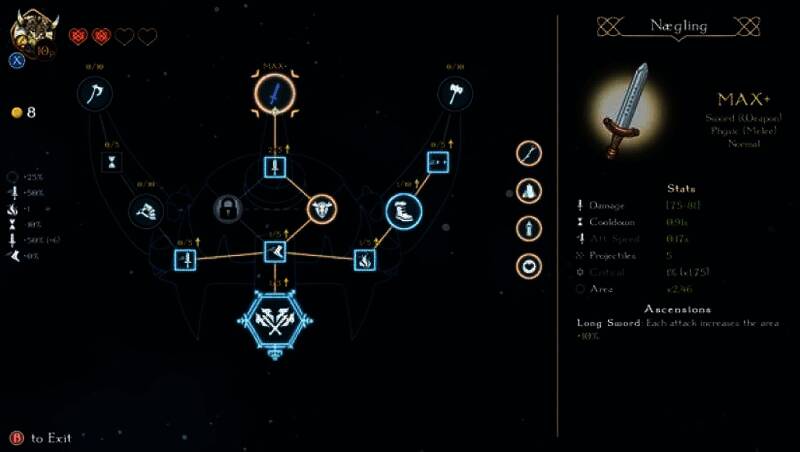Select the Nægling sword node at the top
Screen dimensions: 800x452
click(274, 95)
